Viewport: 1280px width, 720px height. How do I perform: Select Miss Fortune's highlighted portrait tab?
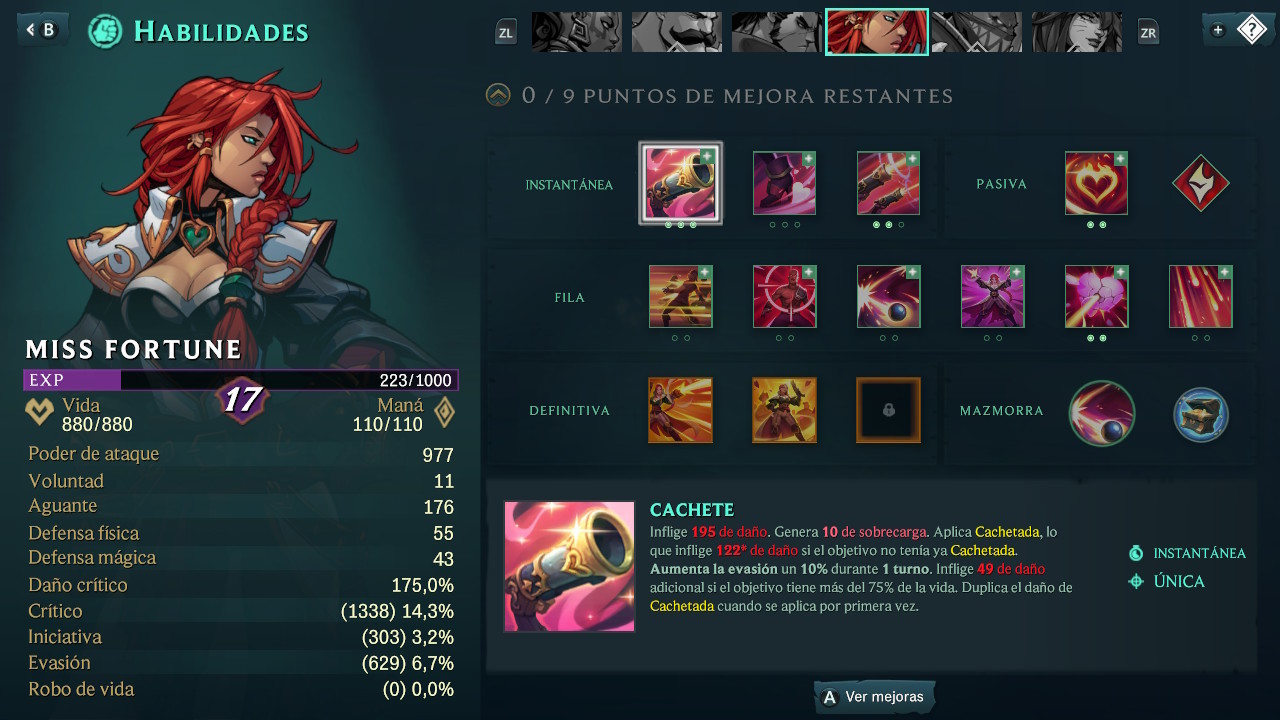click(876, 31)
